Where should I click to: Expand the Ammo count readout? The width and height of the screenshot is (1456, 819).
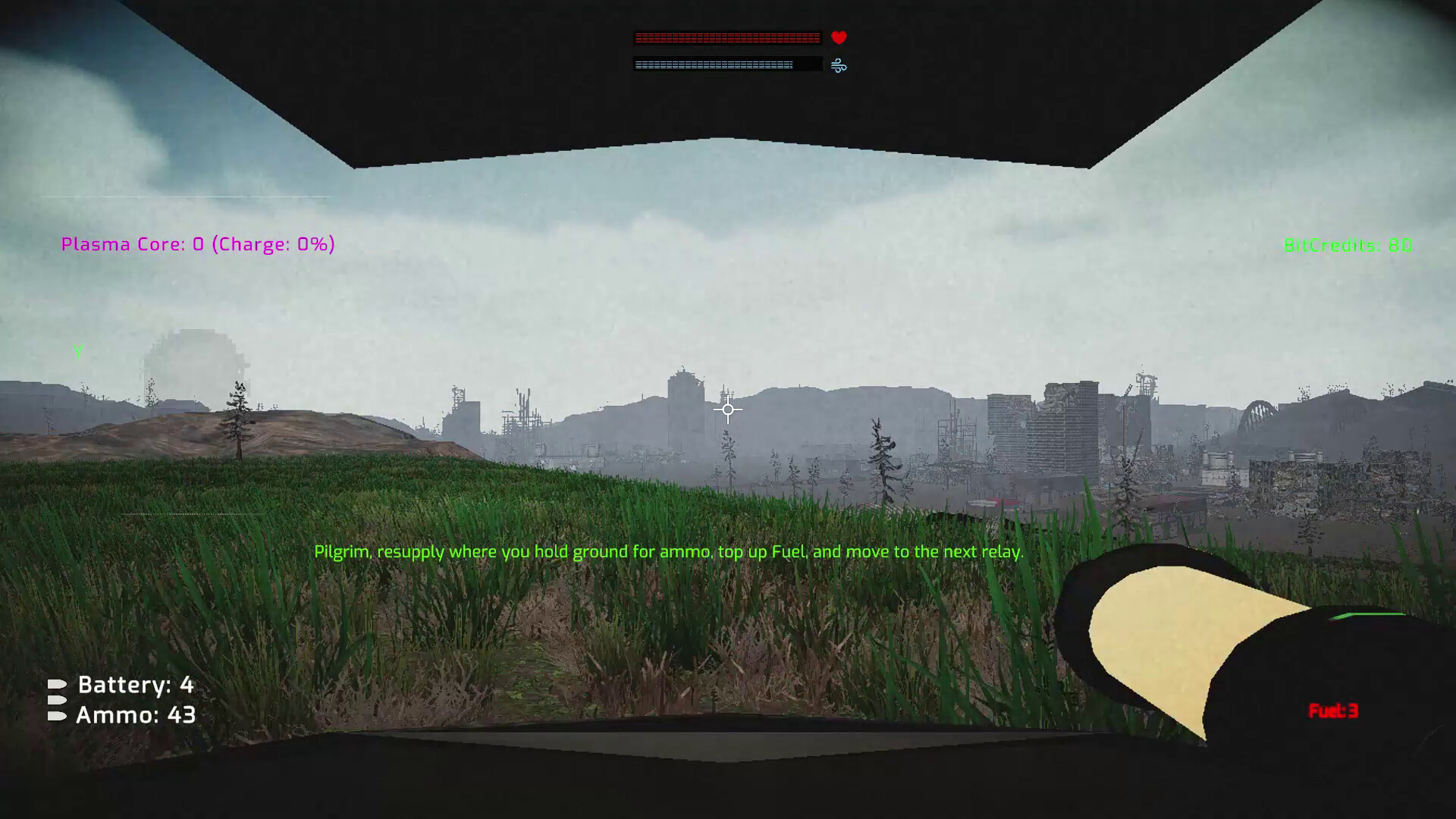(x=135, y=714)
